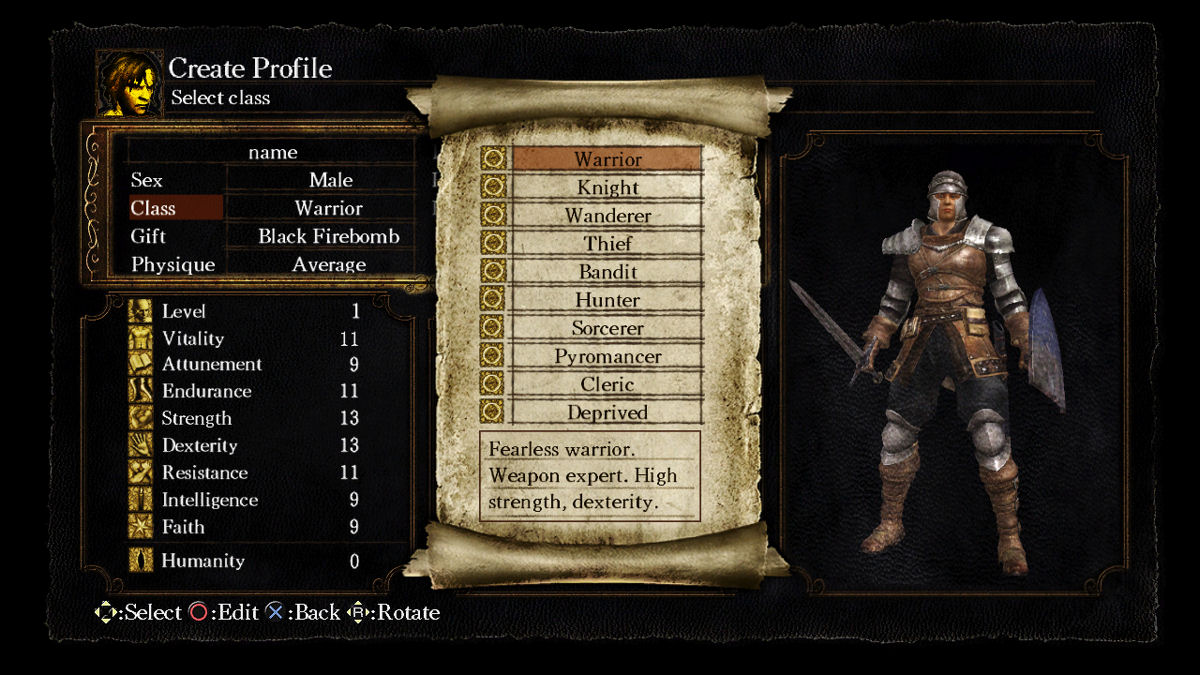Viewport: 1200px width, 675px height.
Task: Choose Pyromancer from the scroll list
Action: [607, 356]
